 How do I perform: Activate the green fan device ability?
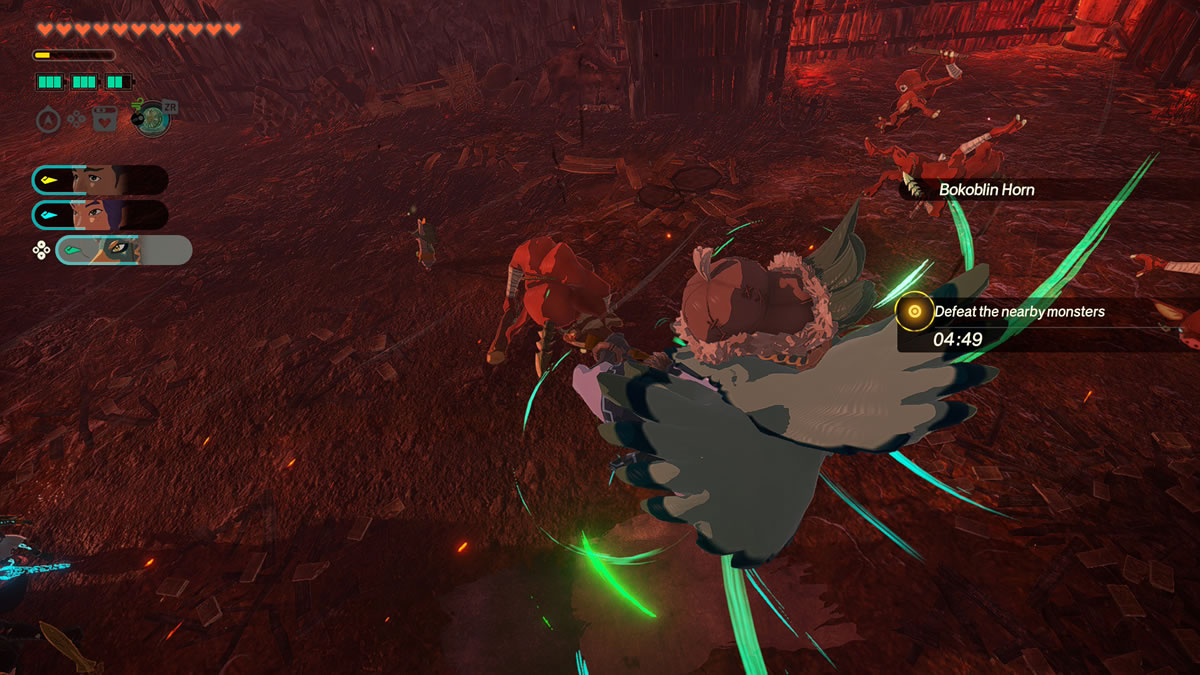152,118
